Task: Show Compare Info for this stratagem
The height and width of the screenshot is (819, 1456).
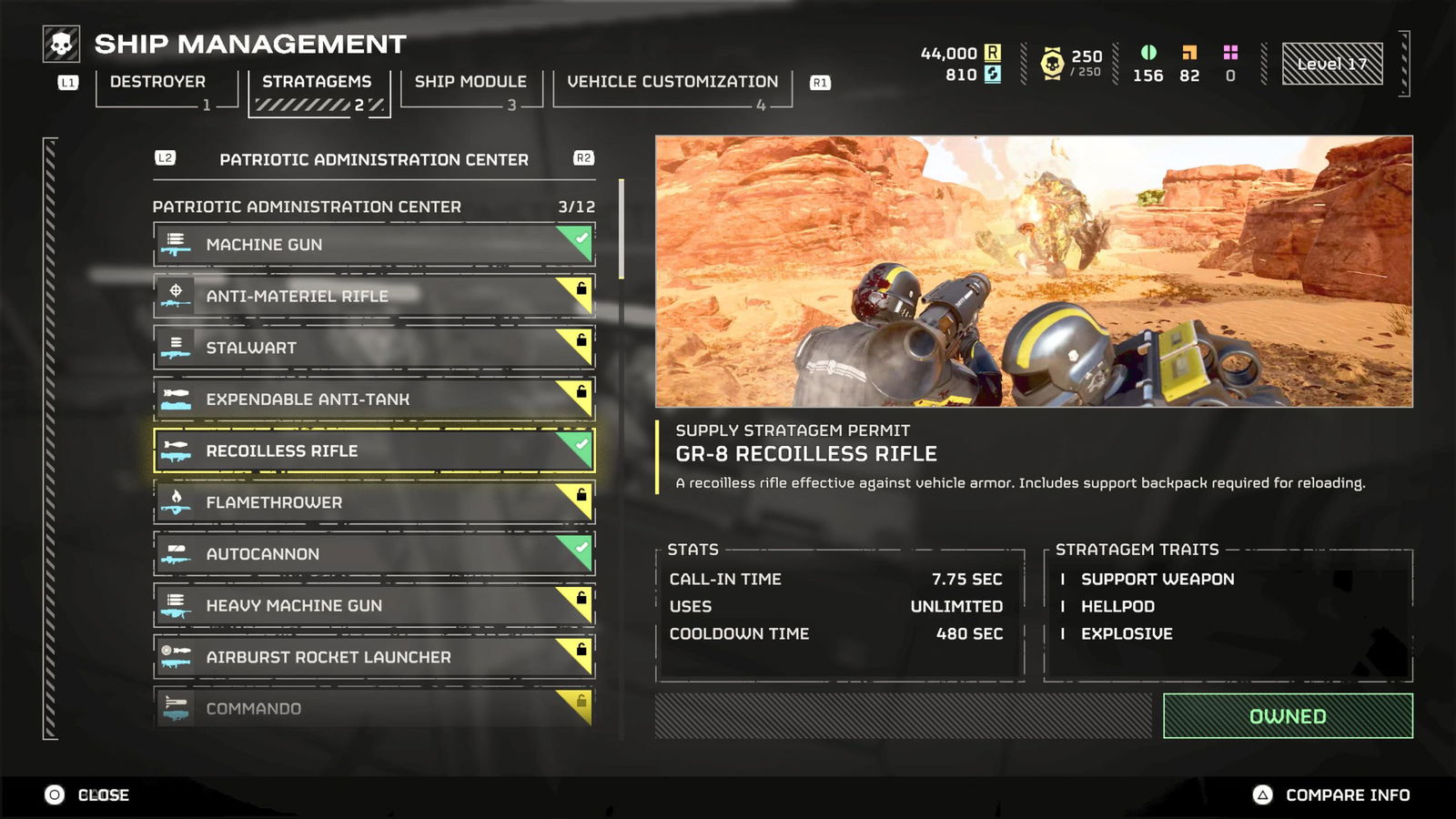Action: point(1333,795)
